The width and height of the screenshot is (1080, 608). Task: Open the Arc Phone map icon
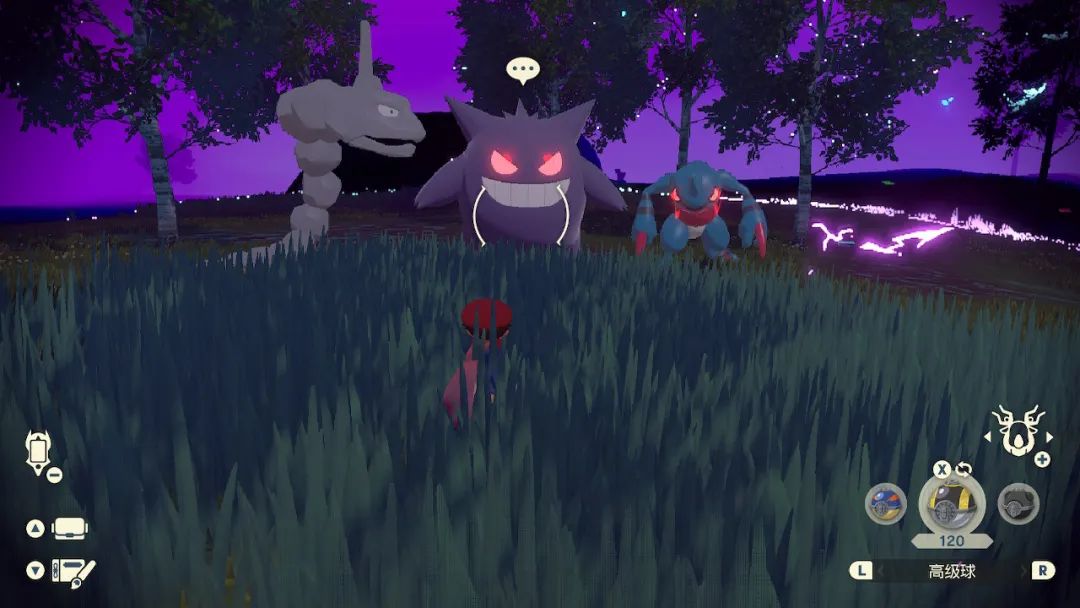click(39, 451)
